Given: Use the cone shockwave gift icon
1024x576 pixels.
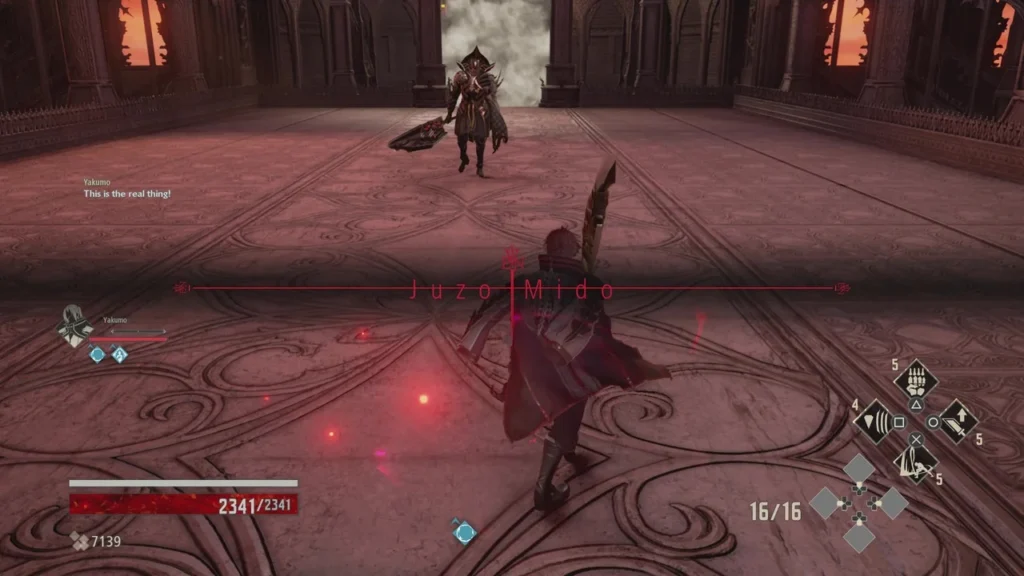Looking at the screenshot, I should coord(873,421).
